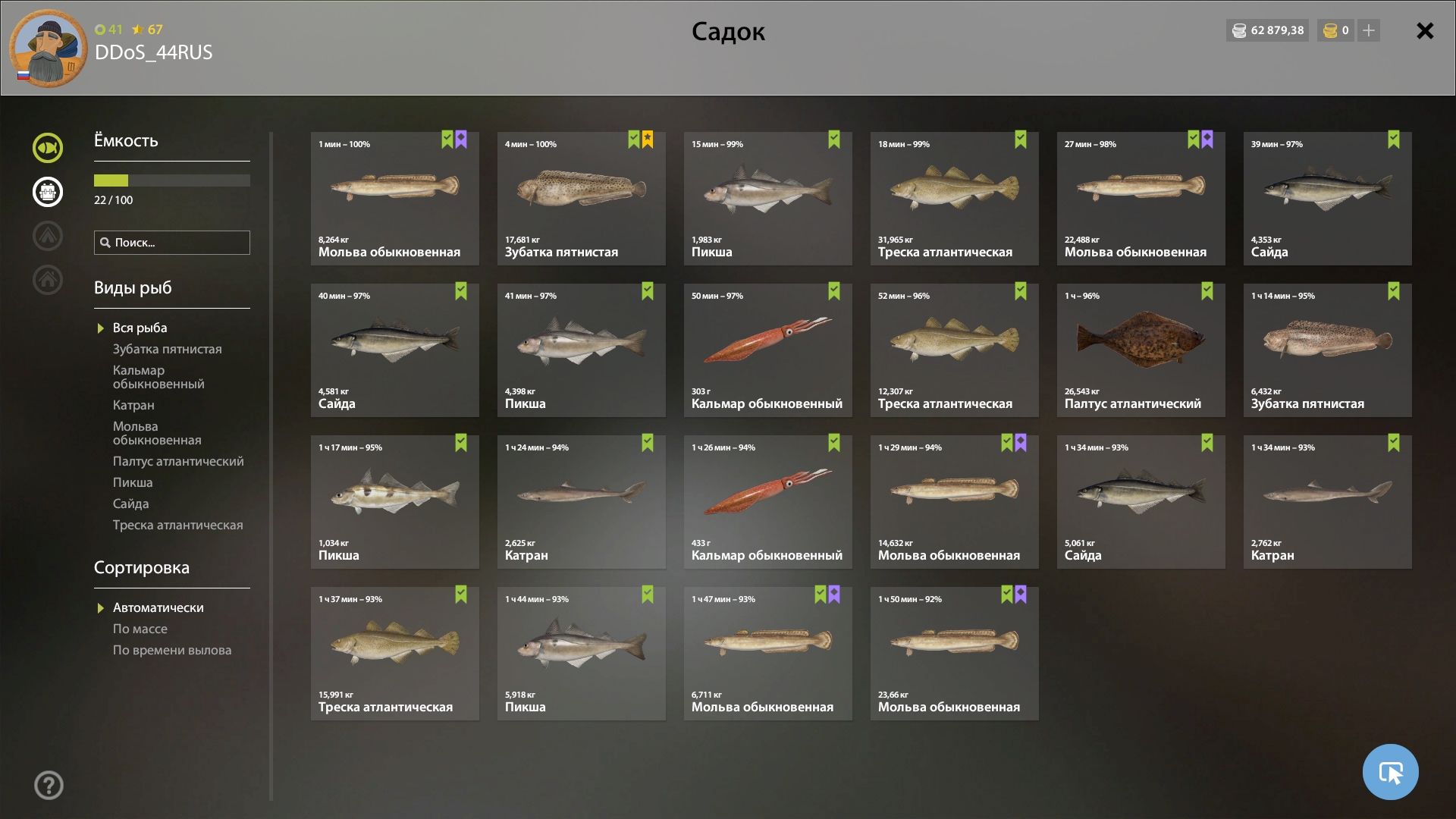The height and width of the screenshot is (819, 1456).
Task: Filter by Зубатка пятнистая species
Action: click(x=167, y=349)
